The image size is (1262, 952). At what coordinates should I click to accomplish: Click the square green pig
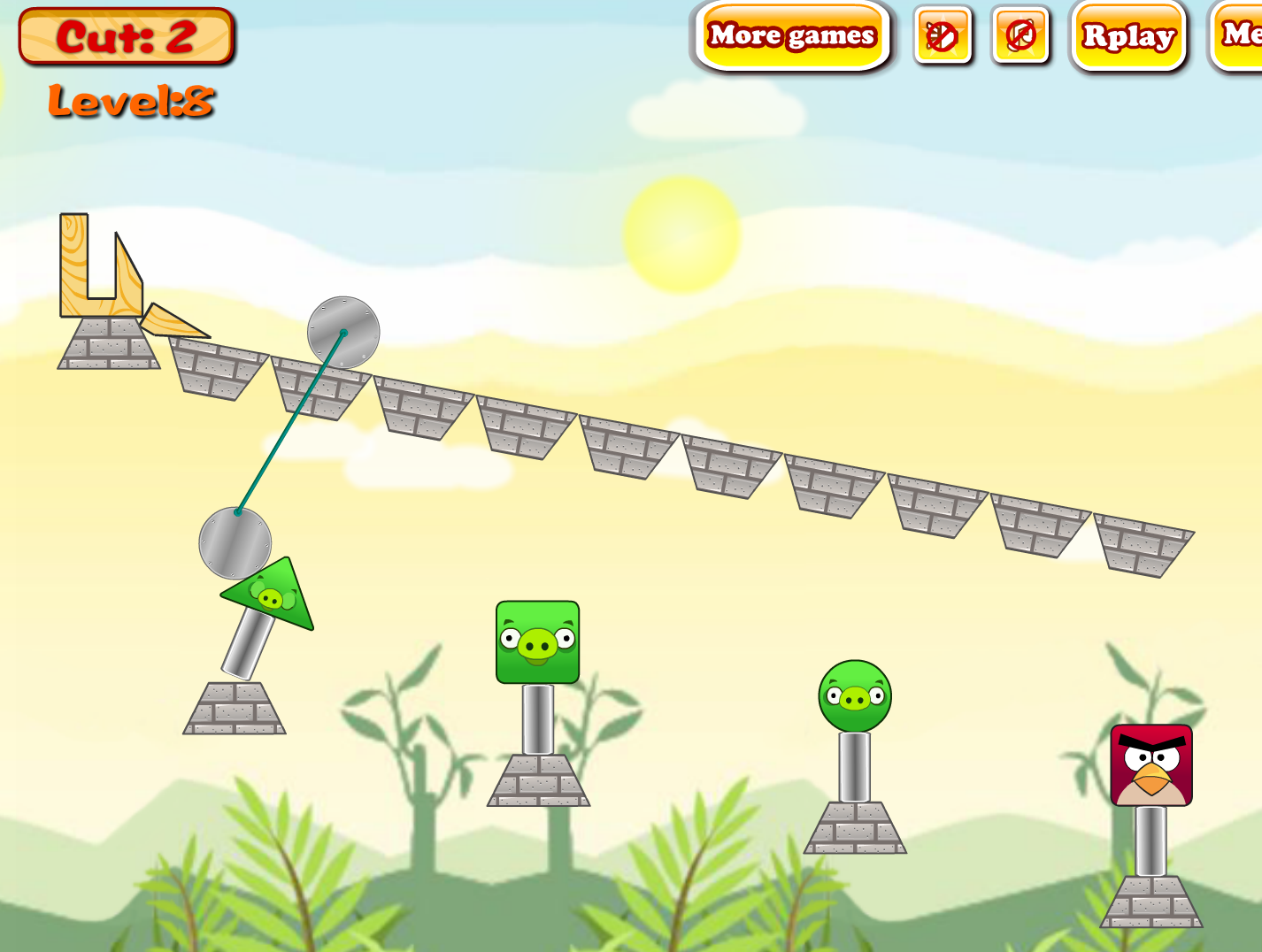point(536,643)
